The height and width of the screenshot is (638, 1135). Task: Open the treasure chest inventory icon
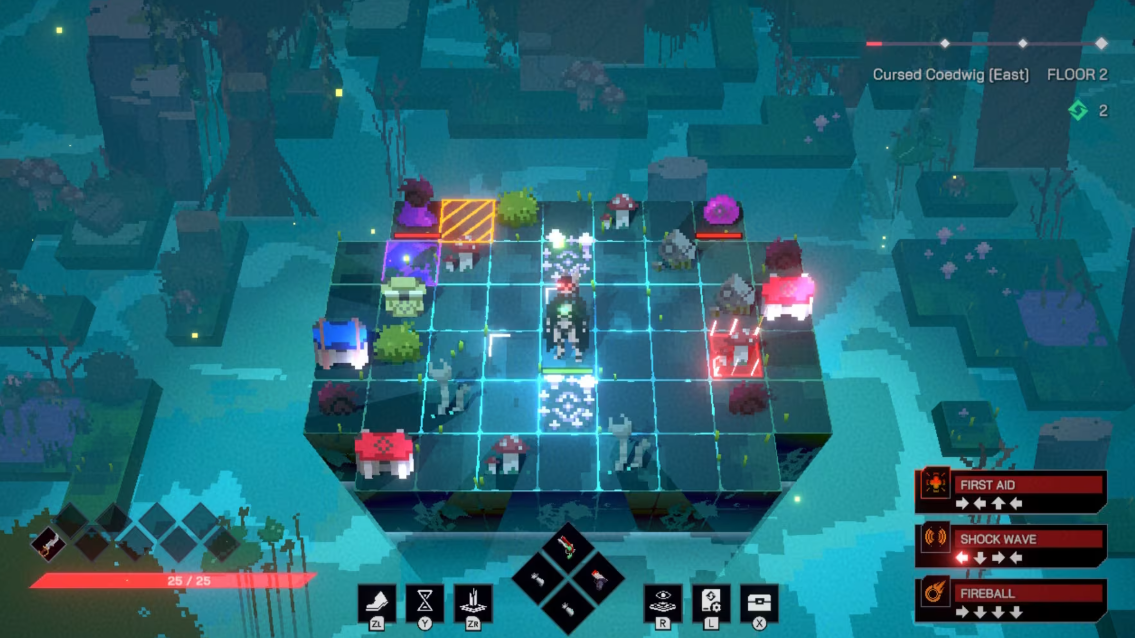(x=759, y=602)
